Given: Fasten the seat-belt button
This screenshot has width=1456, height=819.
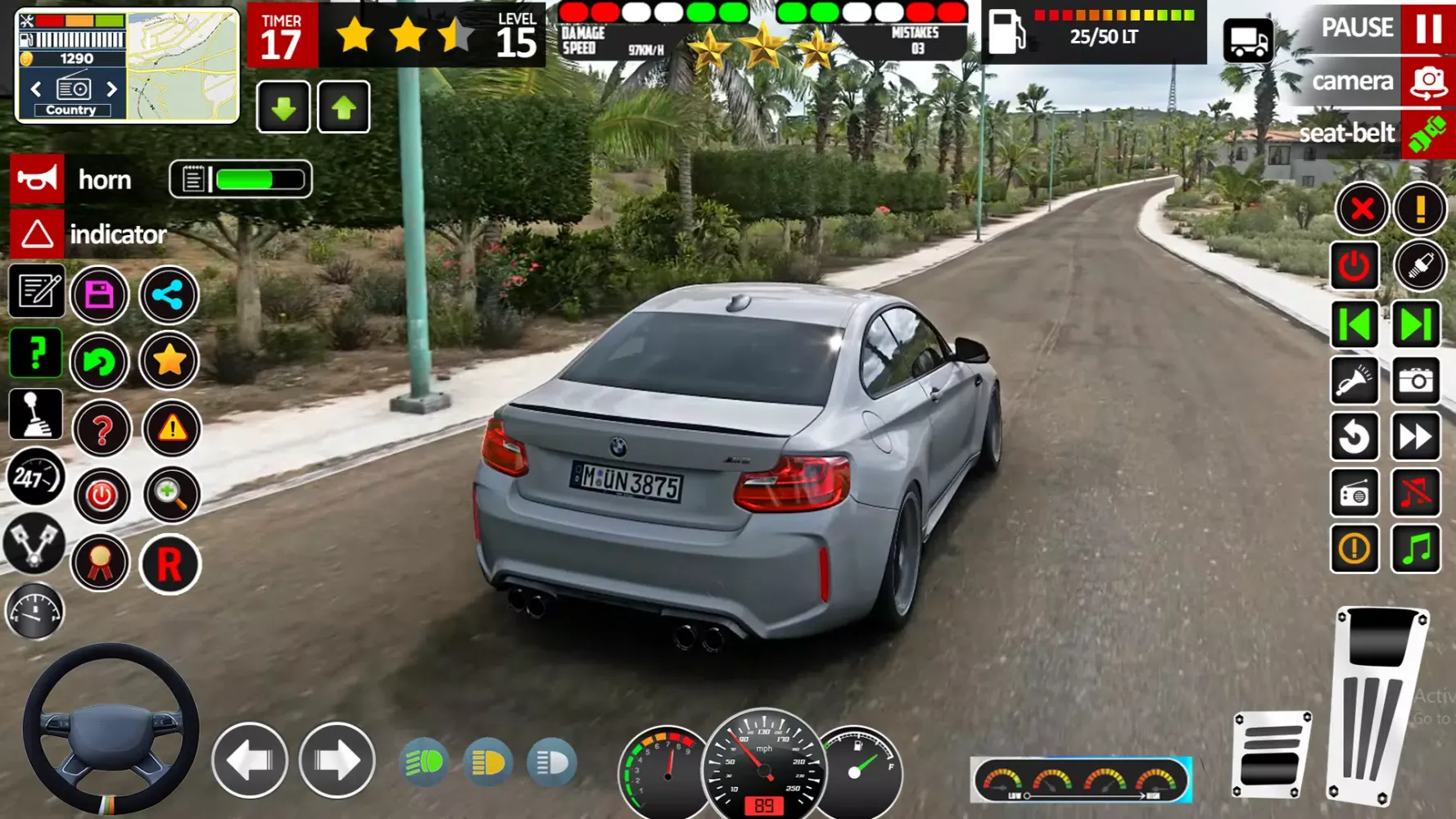Looking at the screenshot, I should 1428,134.
